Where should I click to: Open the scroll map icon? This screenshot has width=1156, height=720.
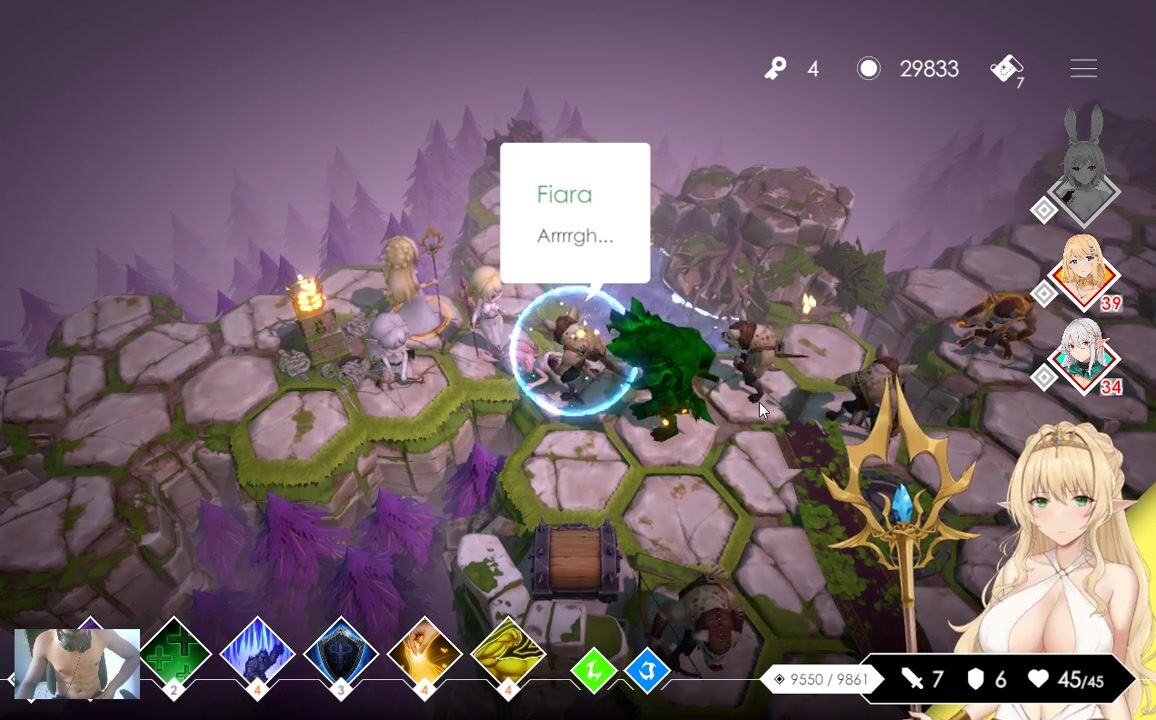tap(1006, 68)
